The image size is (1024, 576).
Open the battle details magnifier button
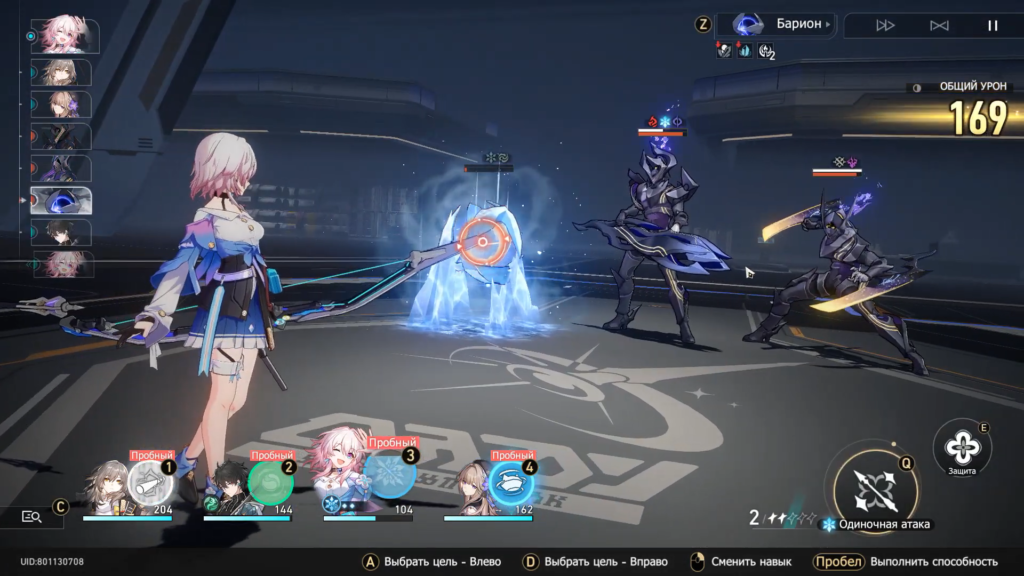pos(31,516)
